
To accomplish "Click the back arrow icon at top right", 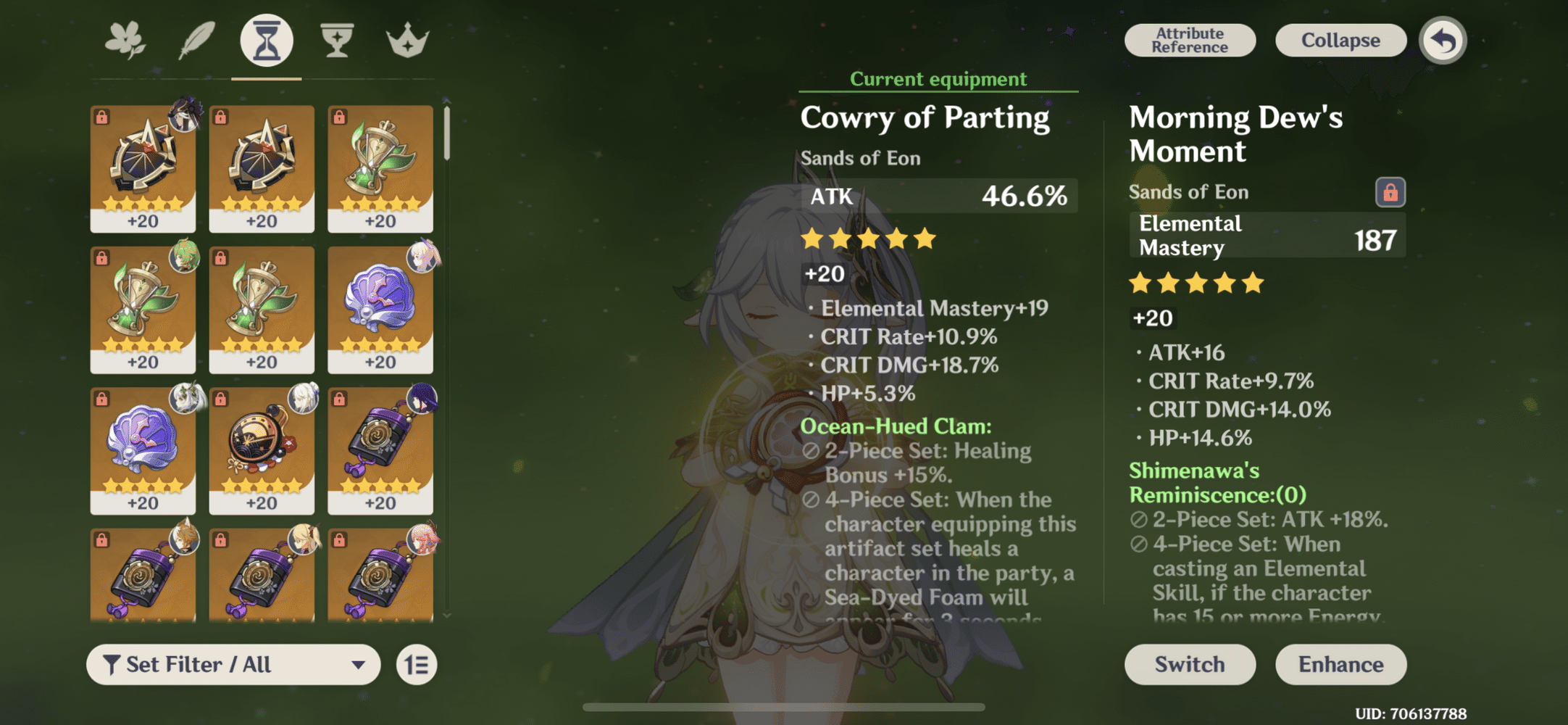I will point(1441,41).
